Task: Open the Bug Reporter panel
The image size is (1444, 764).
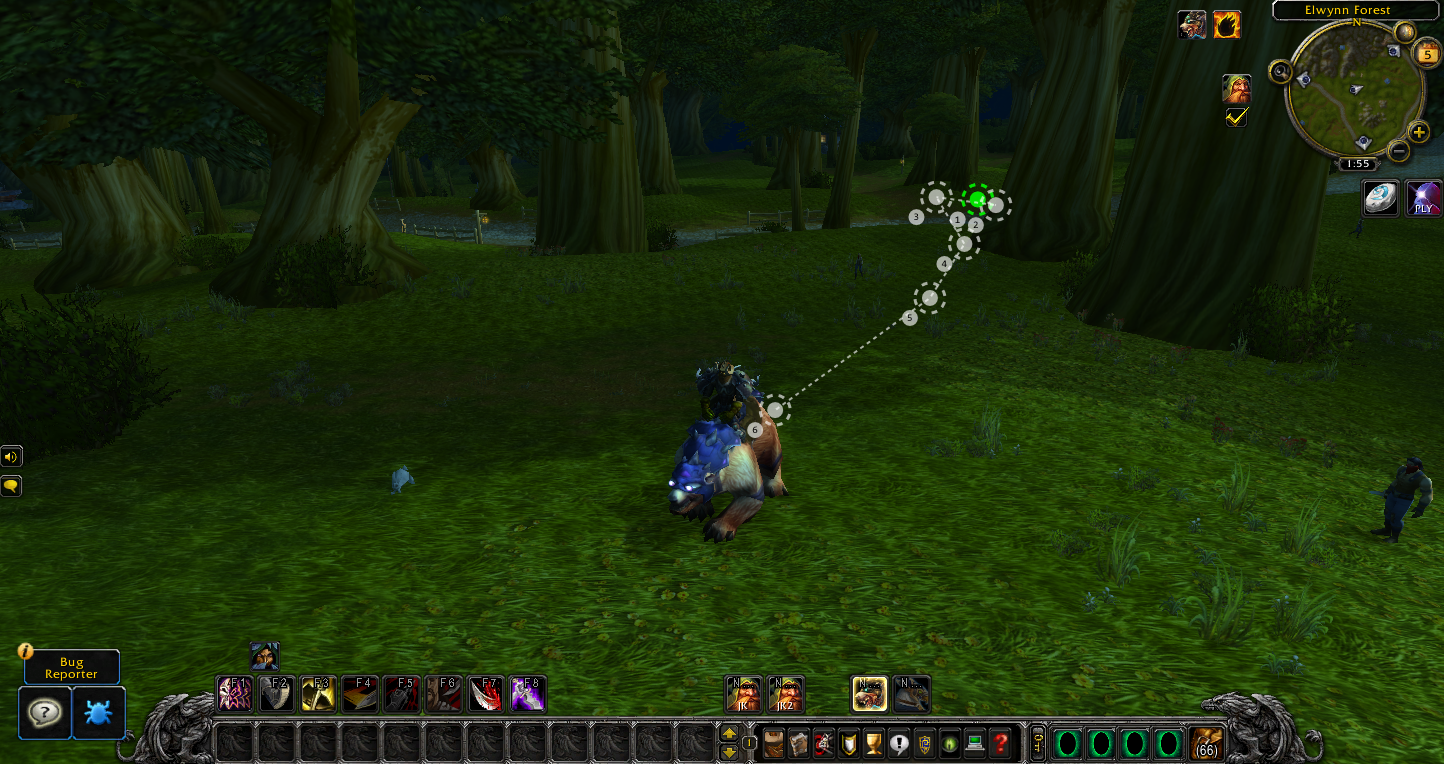Action: [x=71, y=667]
